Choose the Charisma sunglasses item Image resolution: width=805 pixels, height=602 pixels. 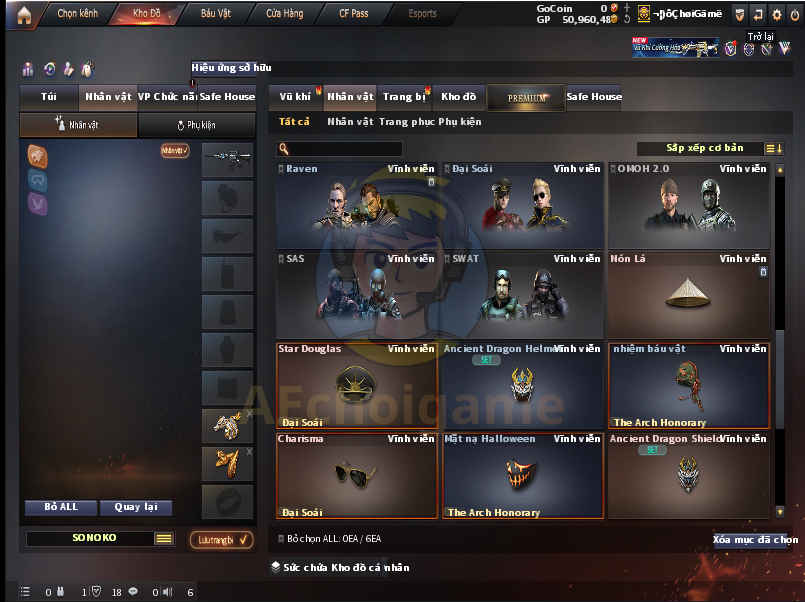[x=357, y=474]
